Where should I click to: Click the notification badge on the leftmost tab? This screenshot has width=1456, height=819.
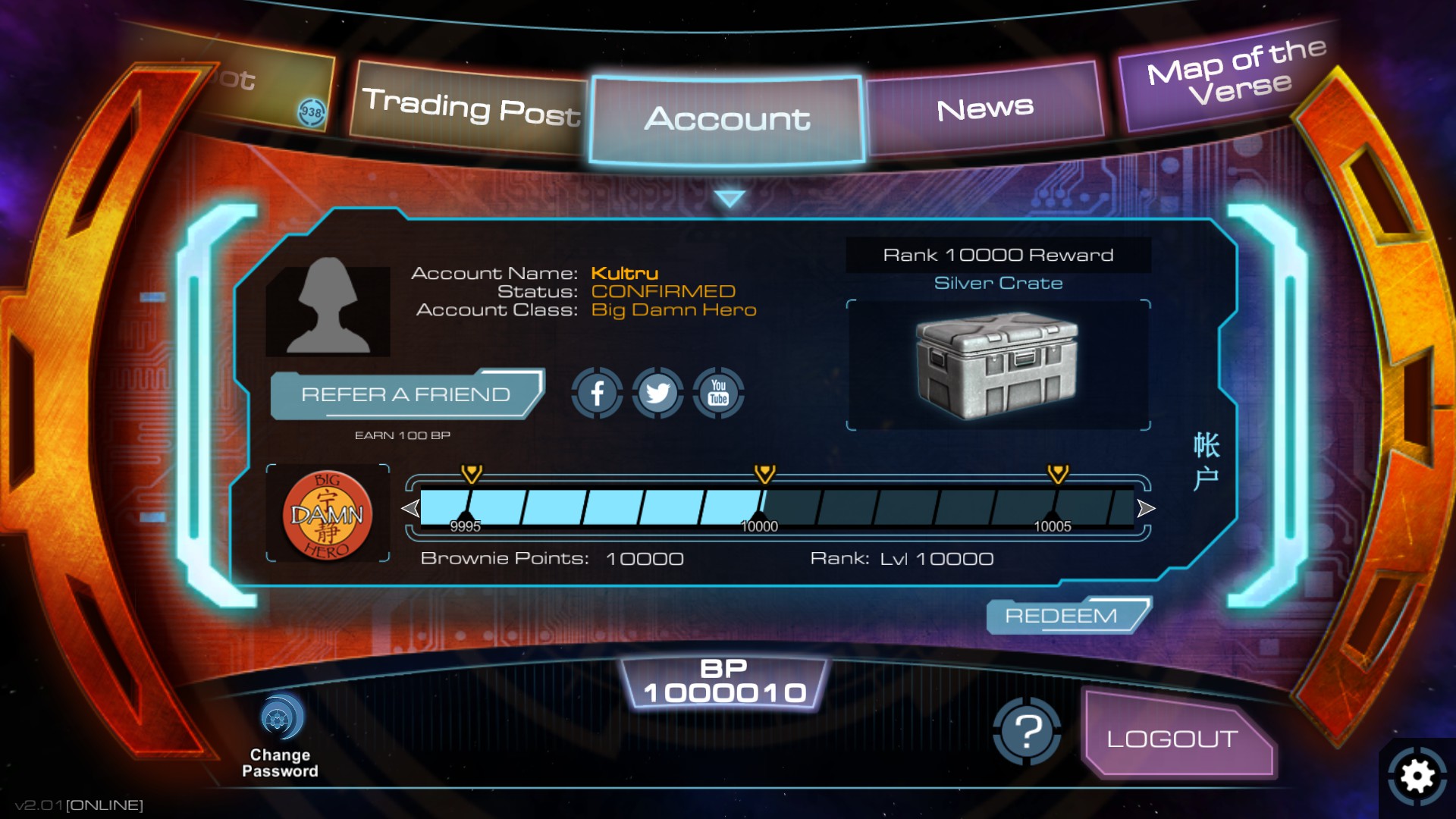310,111
